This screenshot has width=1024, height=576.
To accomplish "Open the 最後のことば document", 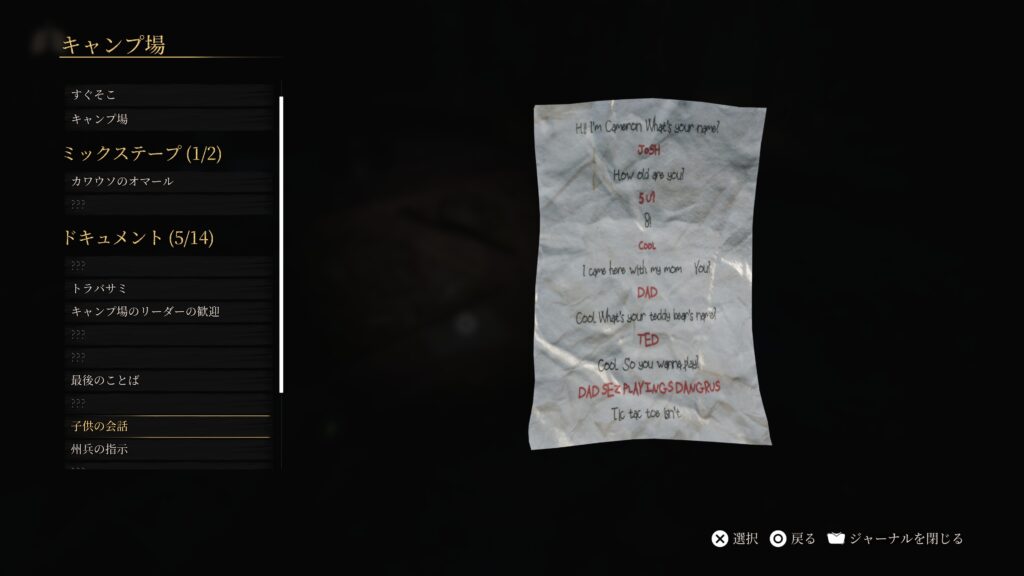I will coord(165,381).
